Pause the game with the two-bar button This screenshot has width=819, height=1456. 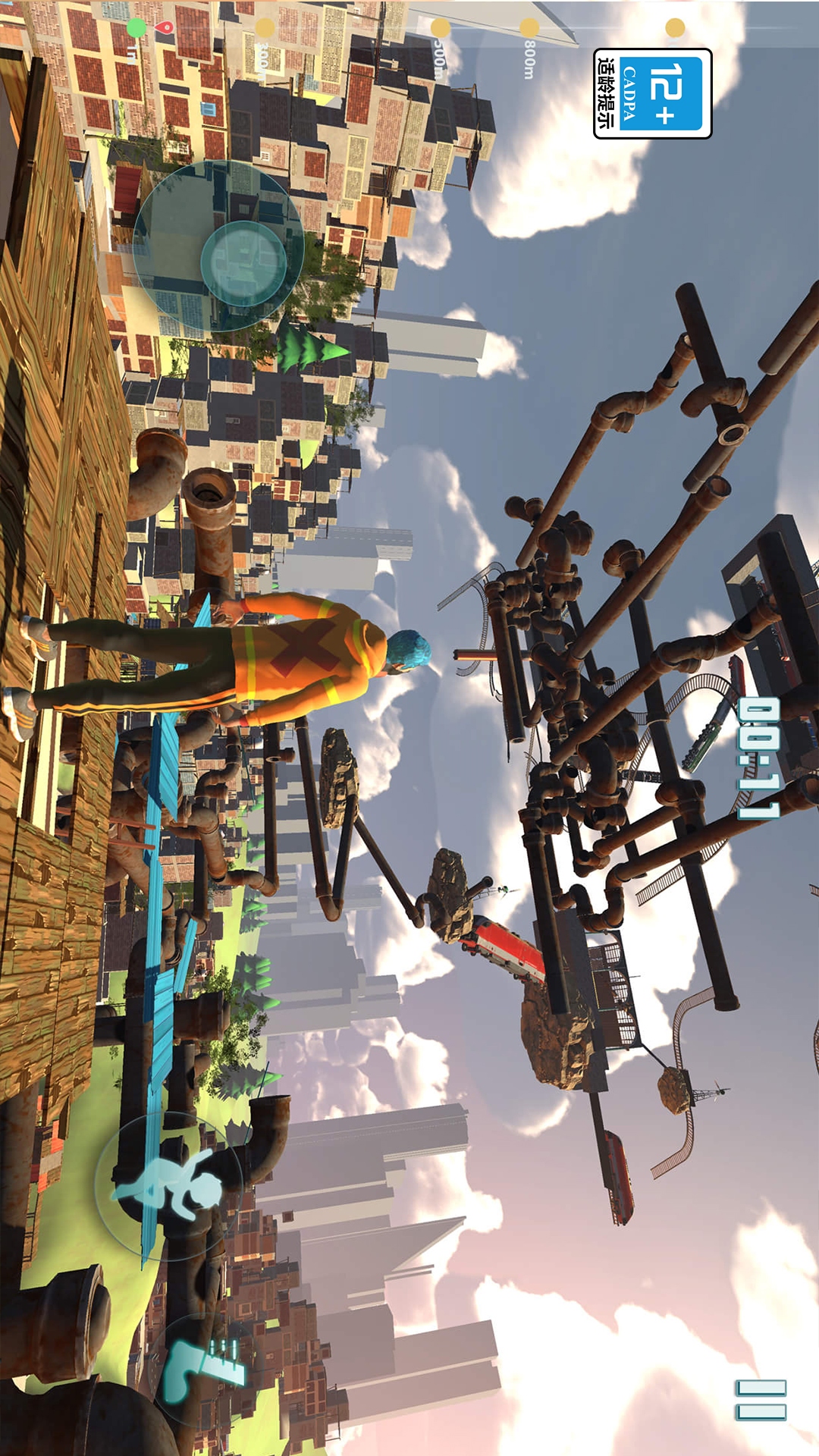761,1400
